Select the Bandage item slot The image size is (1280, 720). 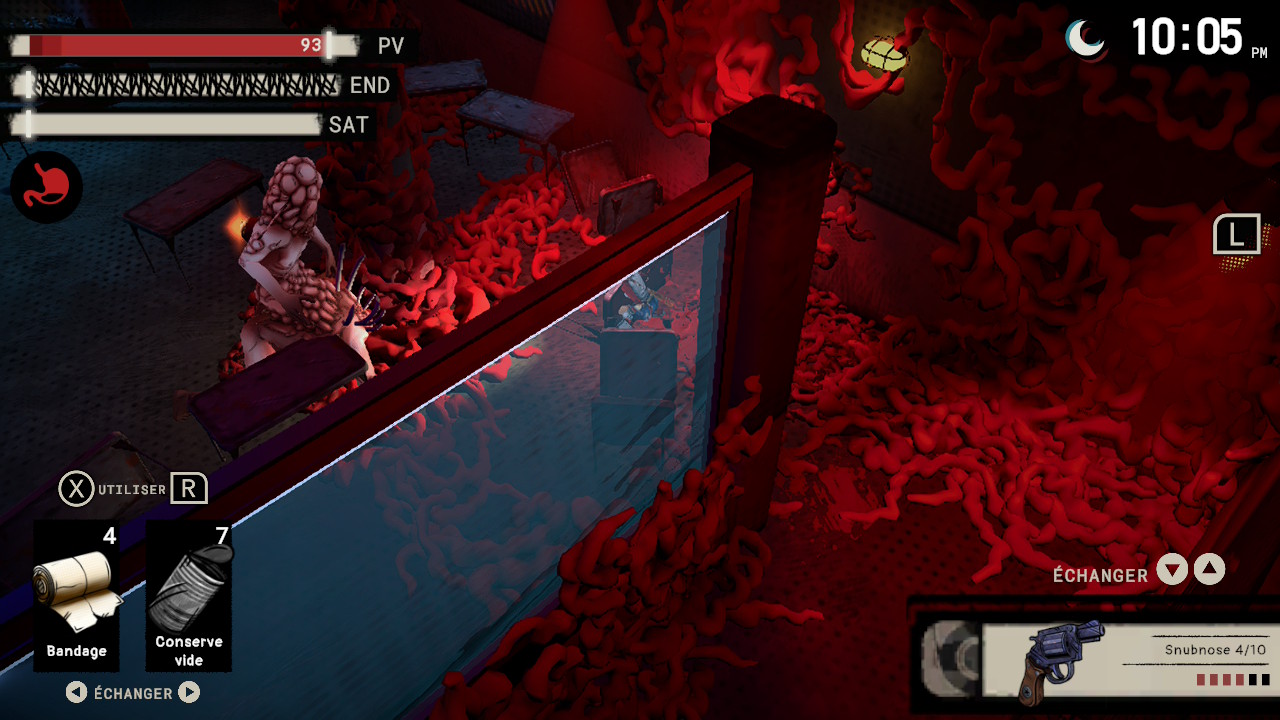[x=77, y=596]
